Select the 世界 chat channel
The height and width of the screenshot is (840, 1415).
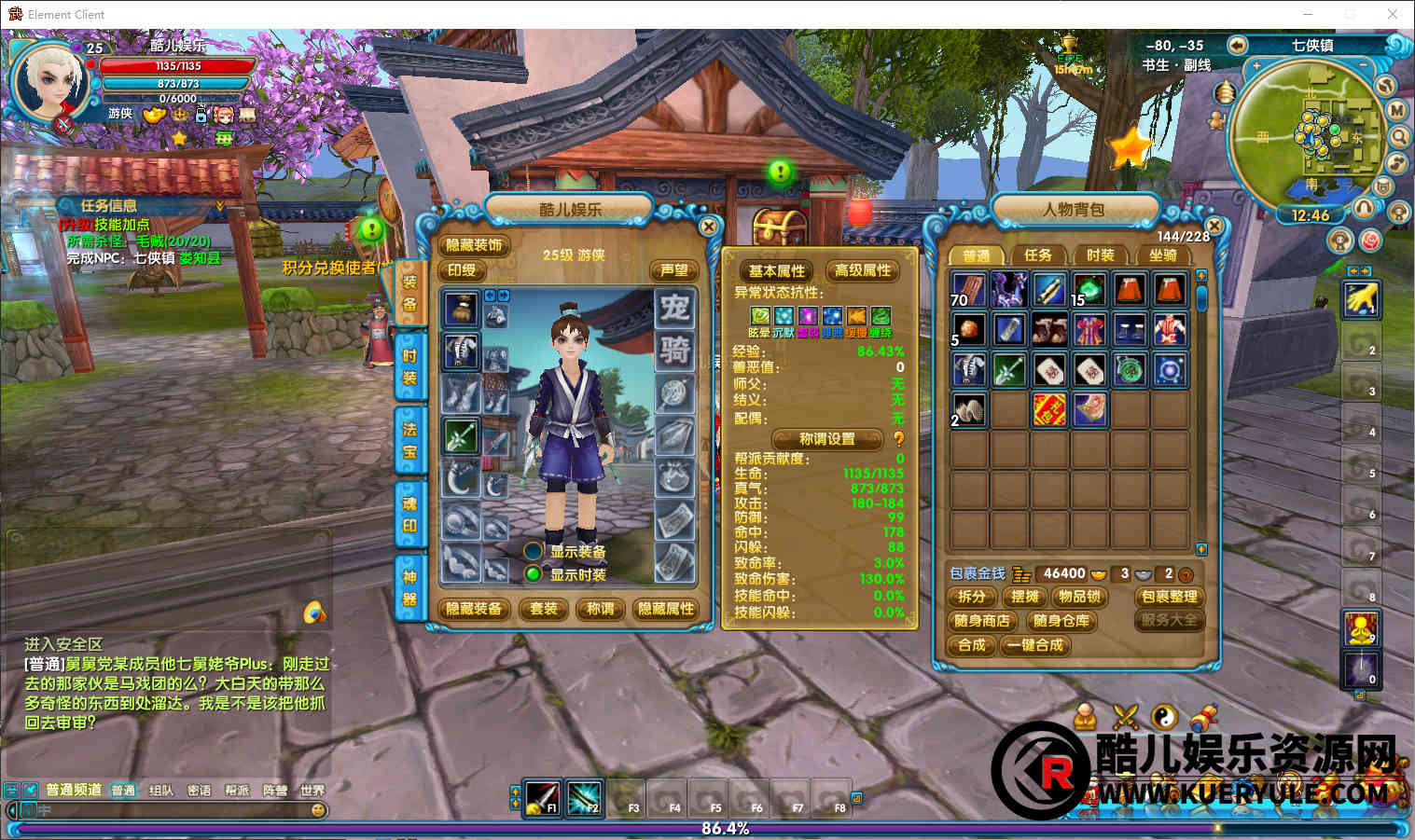point(312,791)
